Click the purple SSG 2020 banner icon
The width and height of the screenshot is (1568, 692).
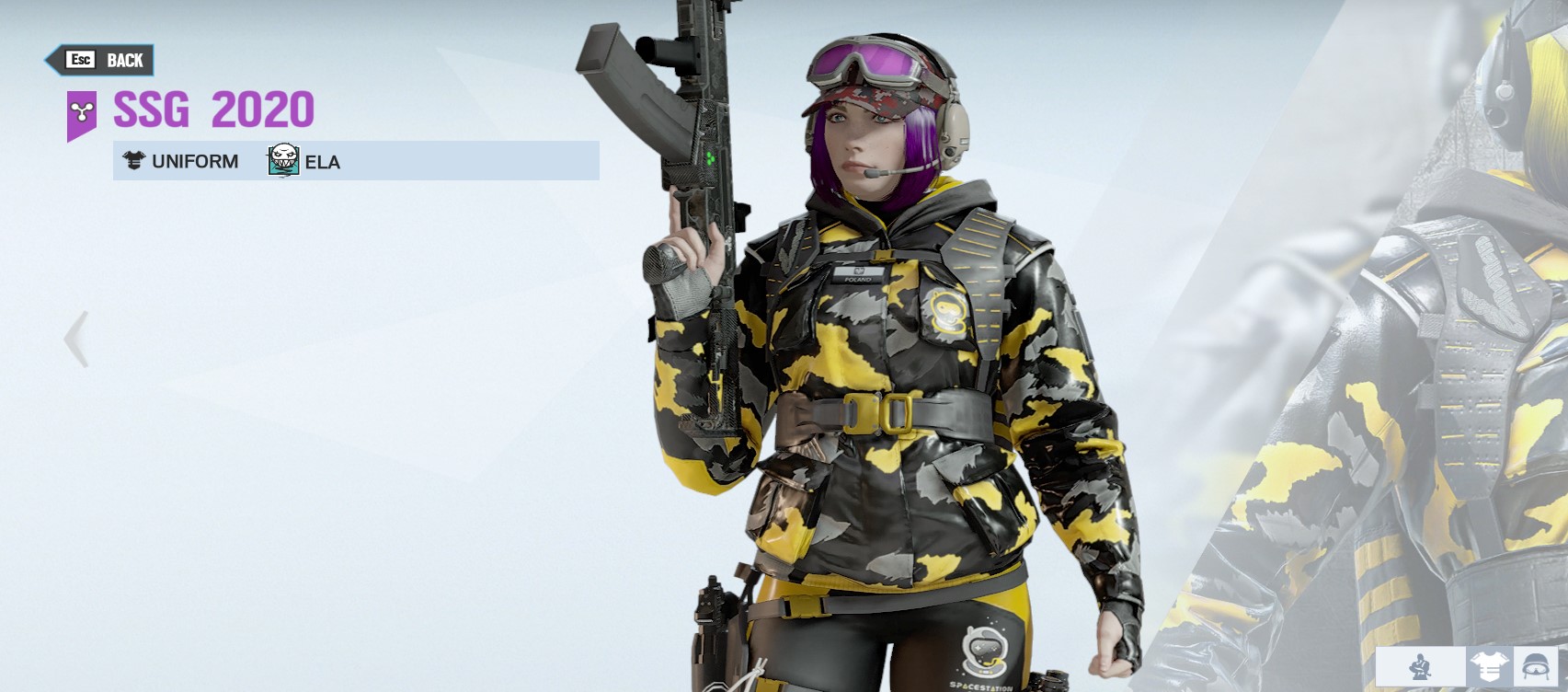pos(81,110)
